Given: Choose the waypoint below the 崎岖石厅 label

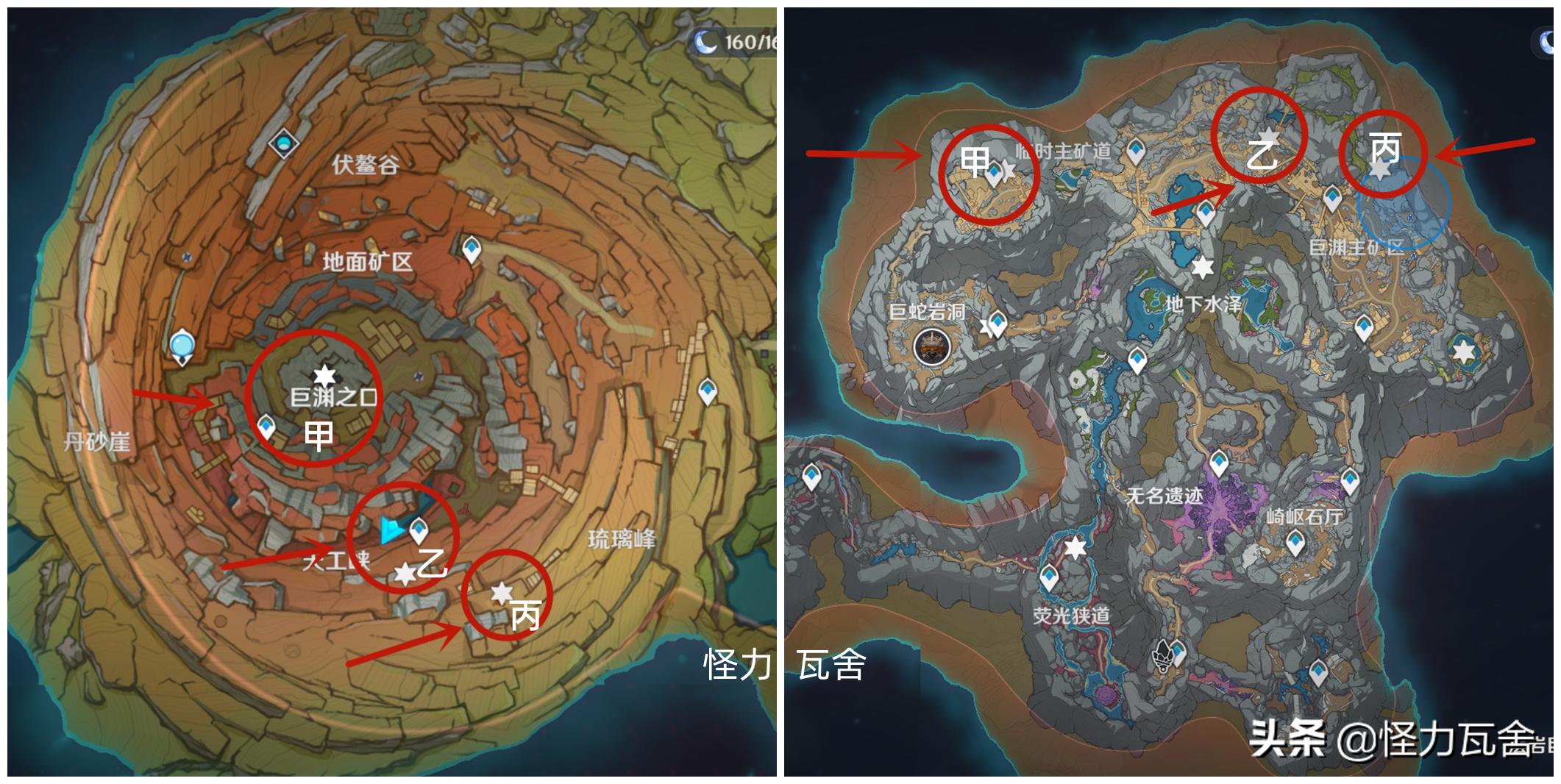Looking at the screenshot, I should click(x=1295, y=543).
